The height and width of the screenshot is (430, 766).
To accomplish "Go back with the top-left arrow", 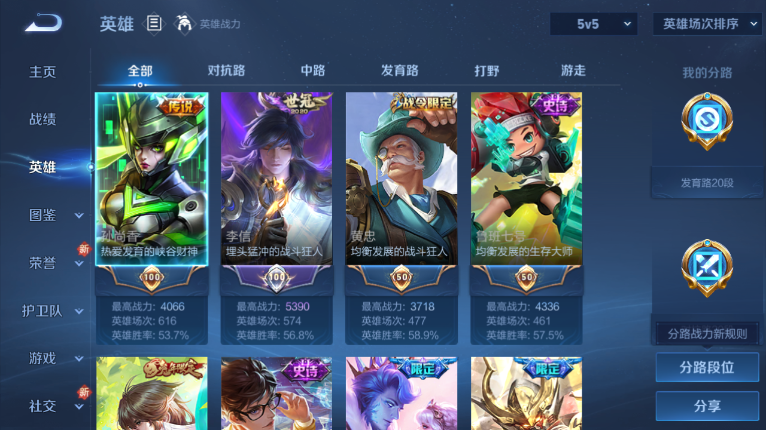I will coord(43,23).
